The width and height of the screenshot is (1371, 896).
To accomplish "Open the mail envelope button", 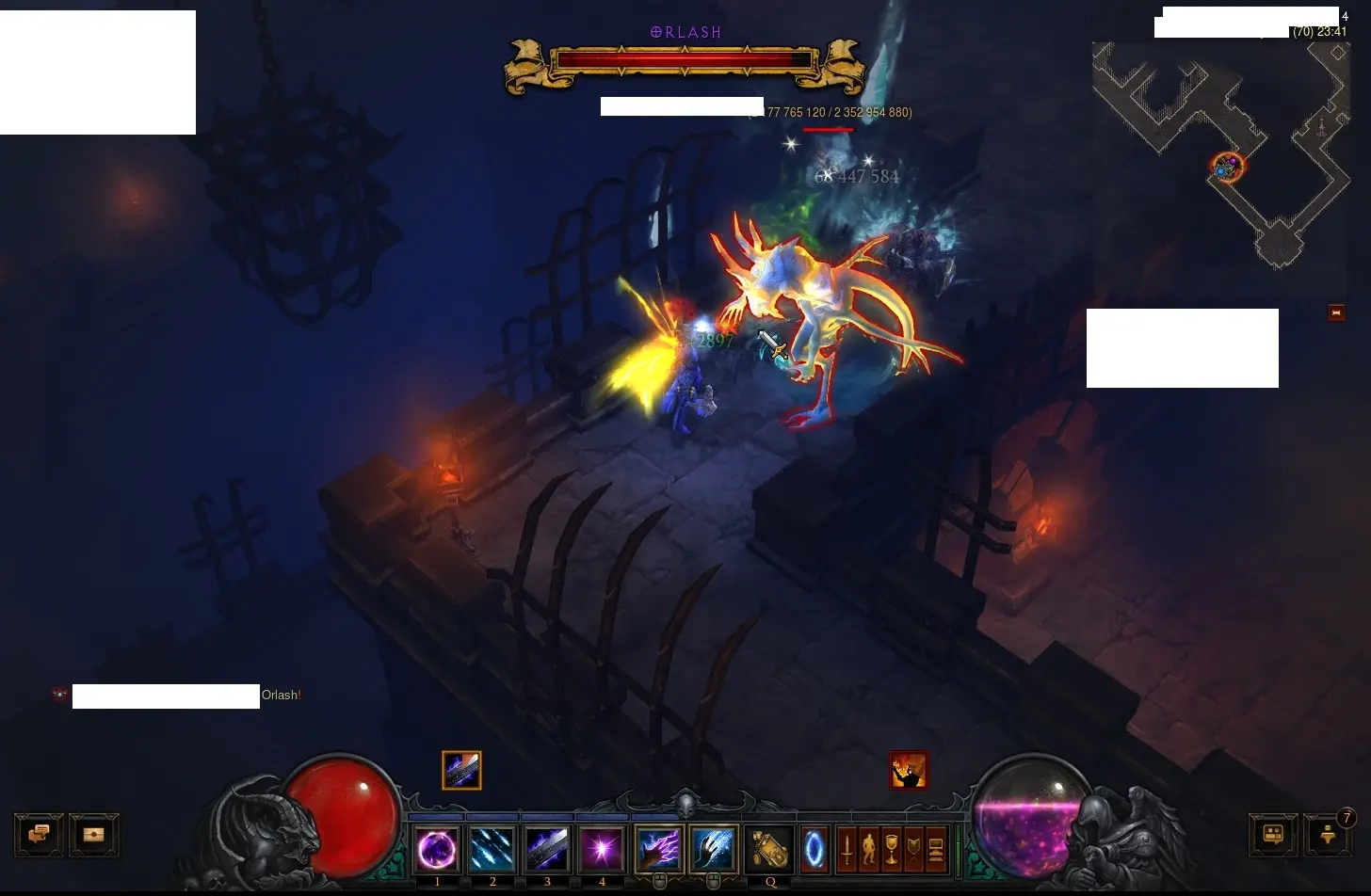I will tap(93, 835).
